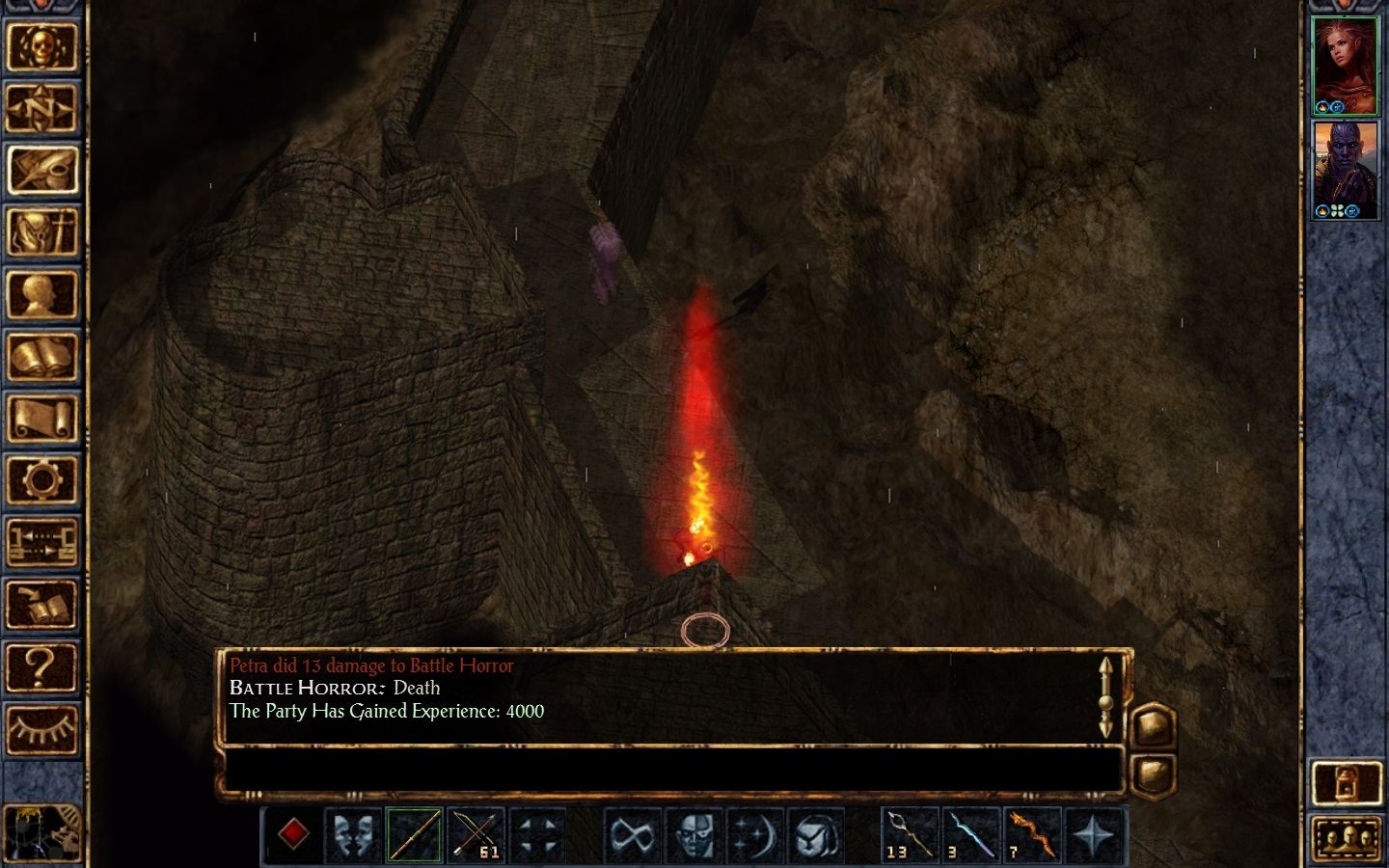Open the options gear button

click(x=41, y=479)
